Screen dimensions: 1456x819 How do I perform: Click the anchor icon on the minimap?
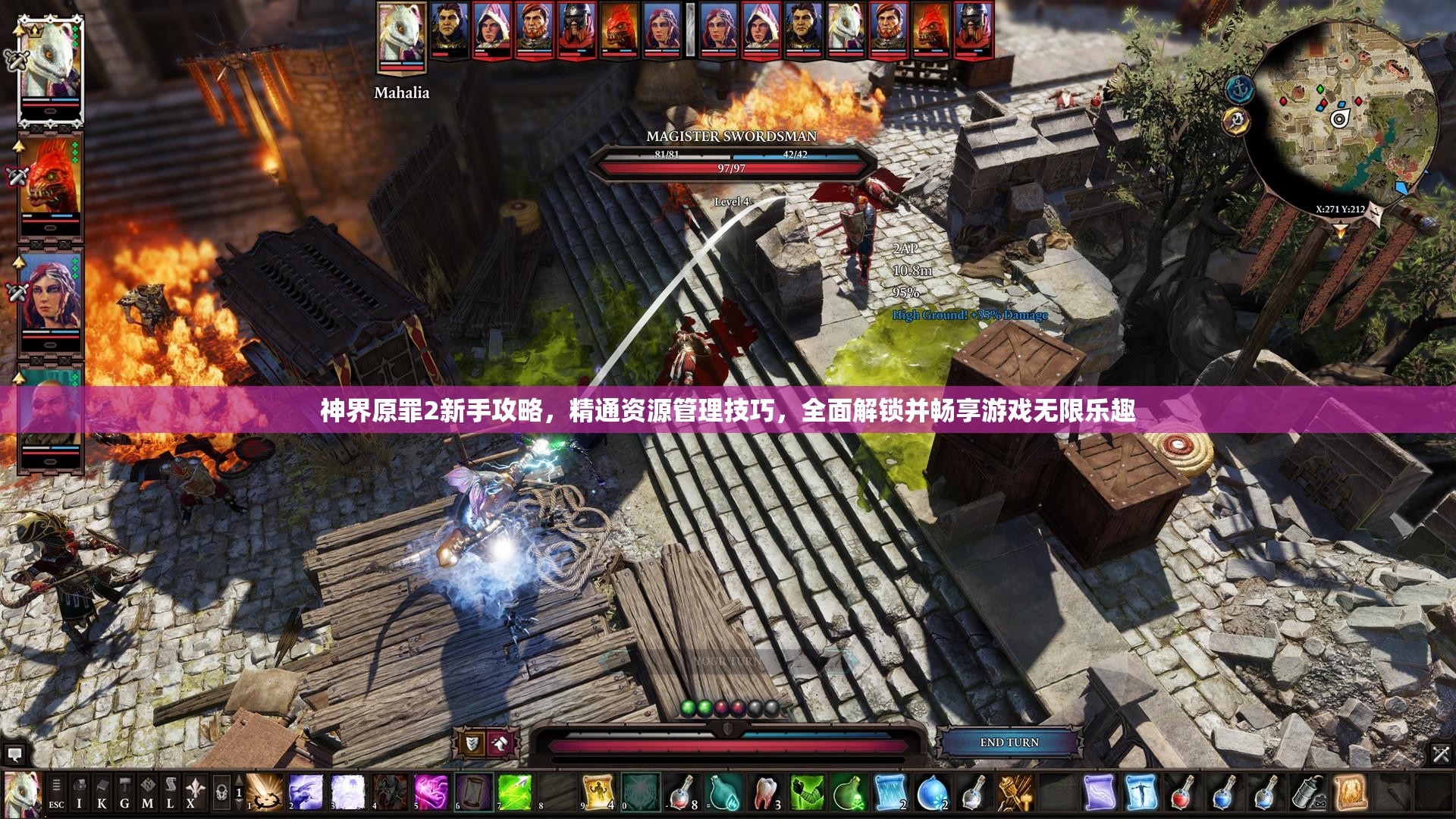coord(1239,89)
